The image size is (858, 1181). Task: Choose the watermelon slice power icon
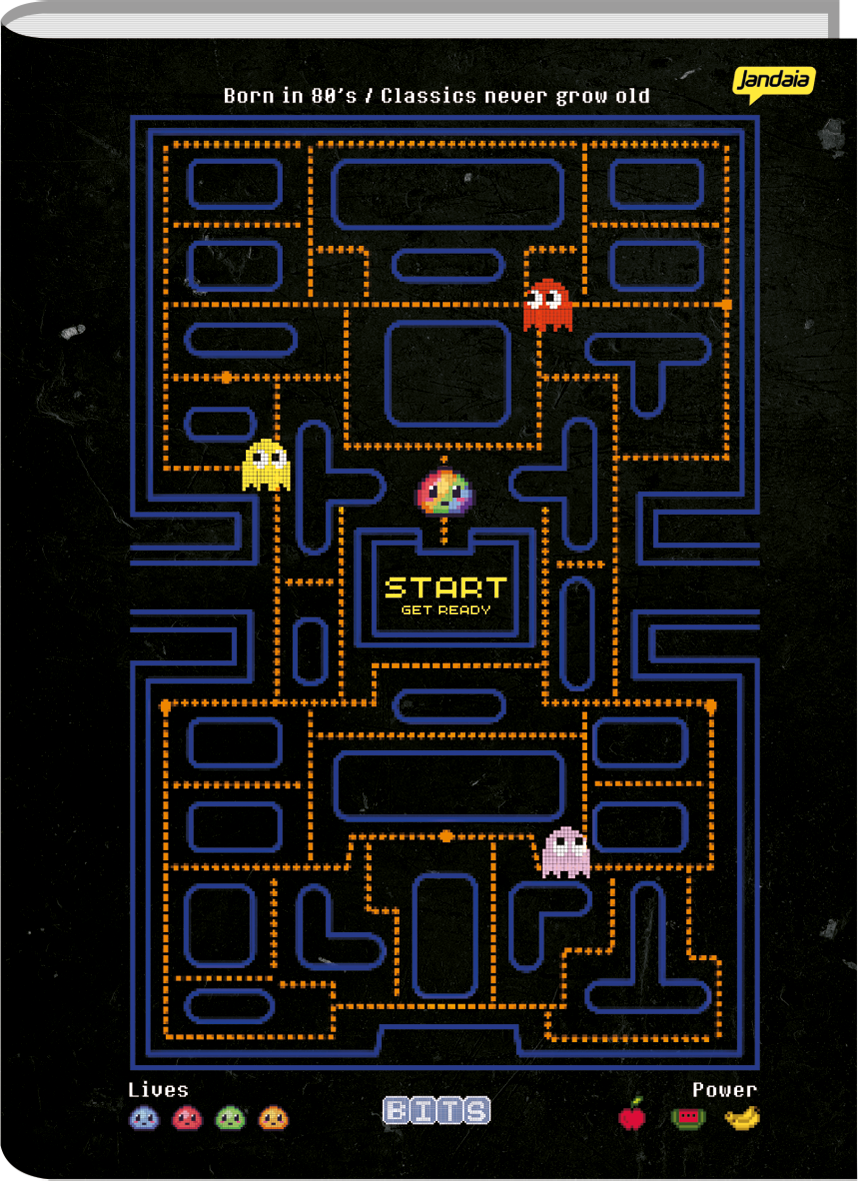pyautogui.click(x=688, y=1117)
